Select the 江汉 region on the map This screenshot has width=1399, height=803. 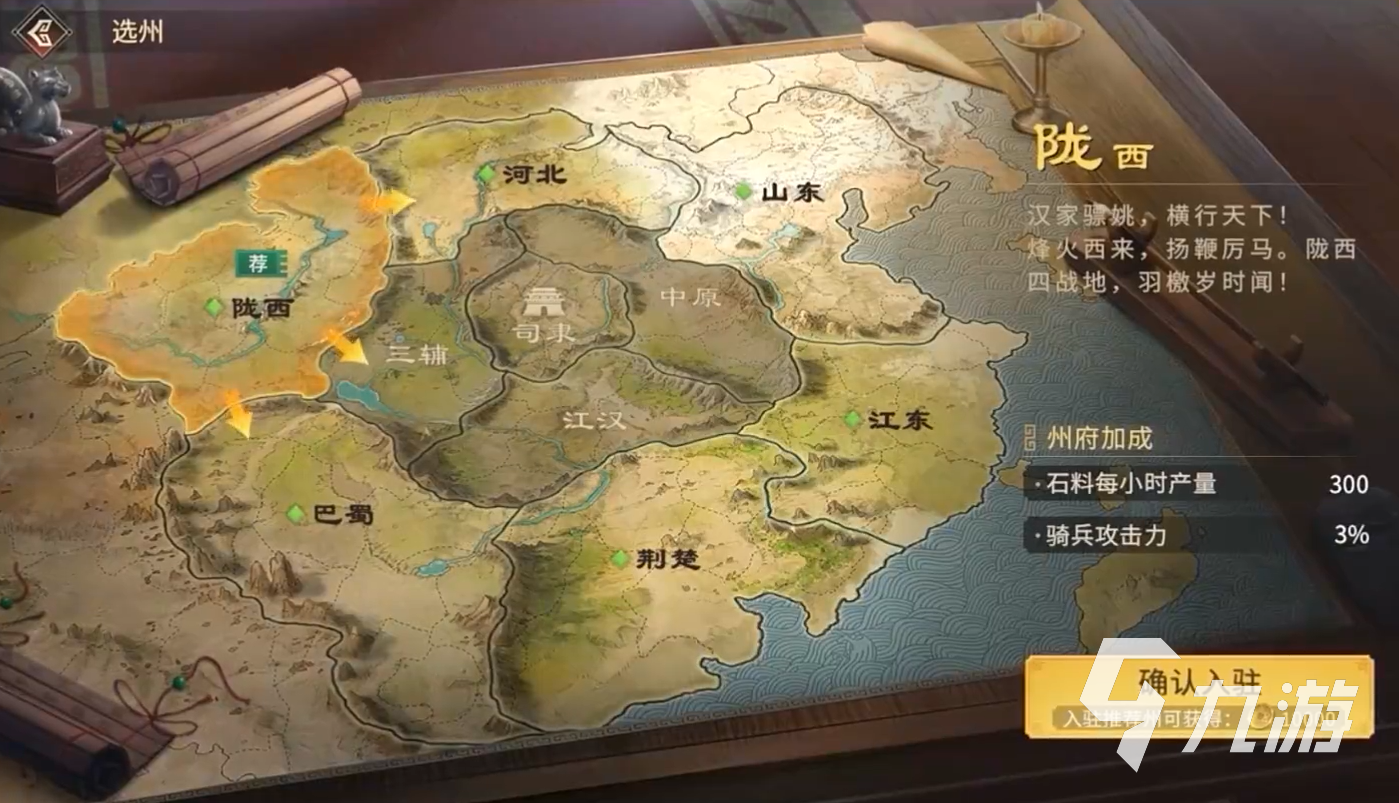(594, 422)
